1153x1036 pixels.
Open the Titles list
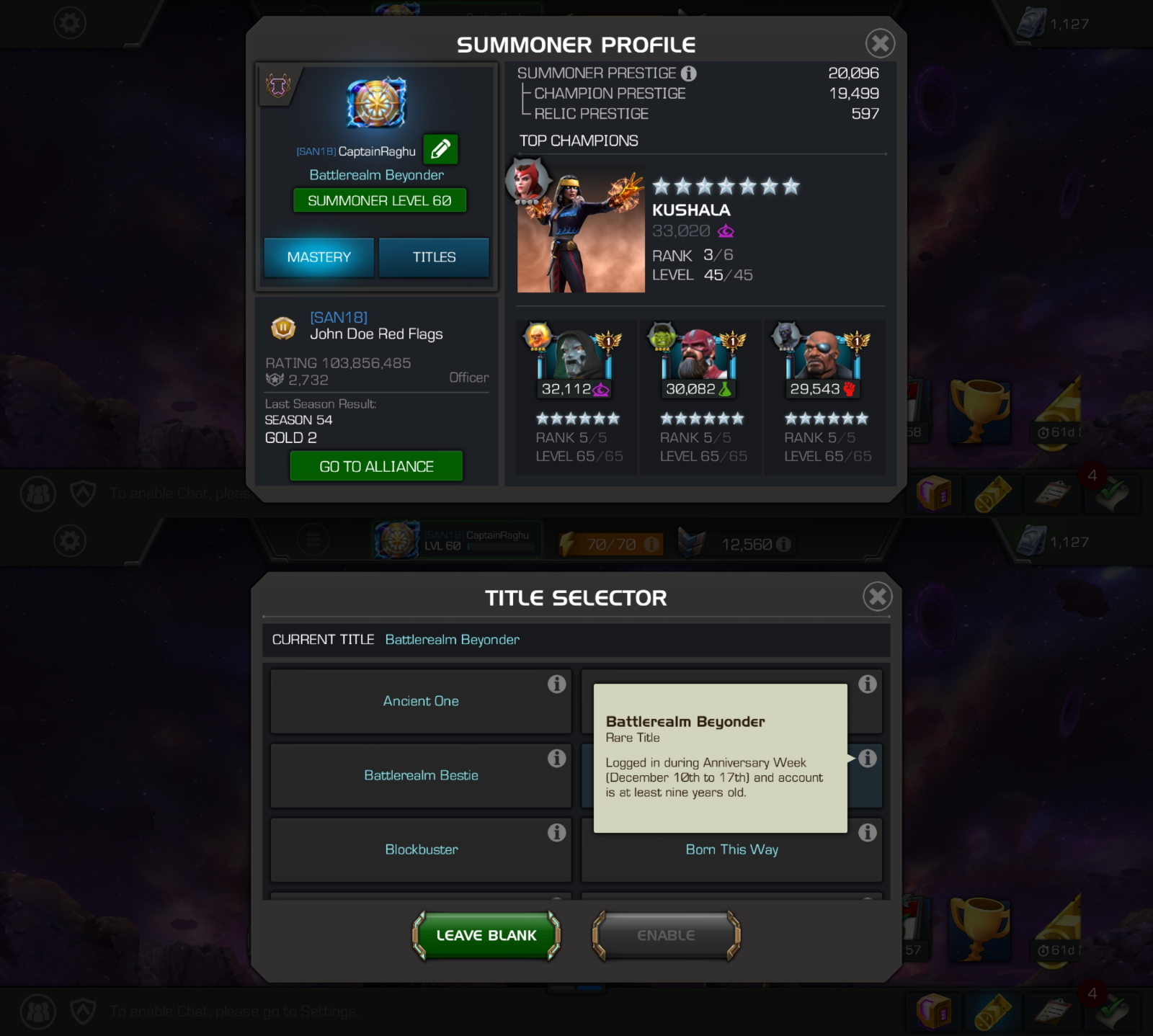pos(434,257)
